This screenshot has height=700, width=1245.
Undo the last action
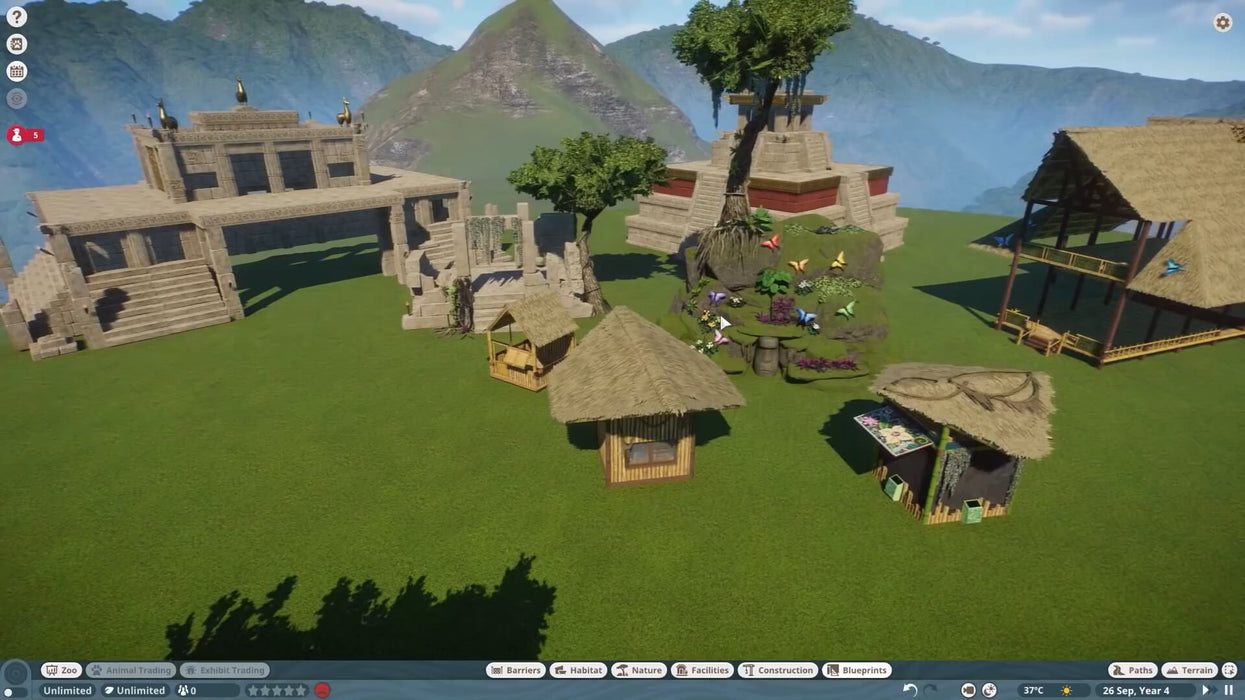(910, 690)
